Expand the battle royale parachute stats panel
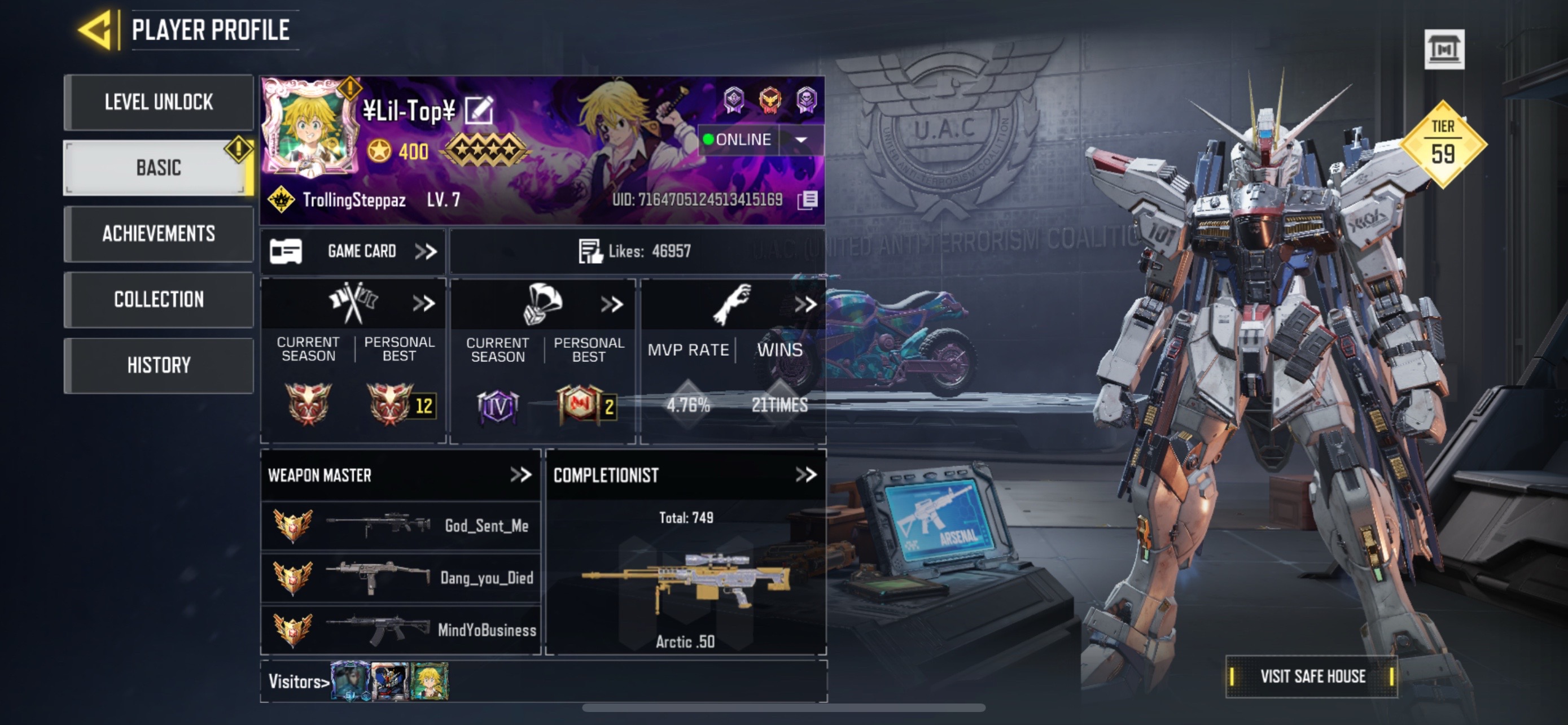This screenshot has width=1568, height=725. pos(612,304)
